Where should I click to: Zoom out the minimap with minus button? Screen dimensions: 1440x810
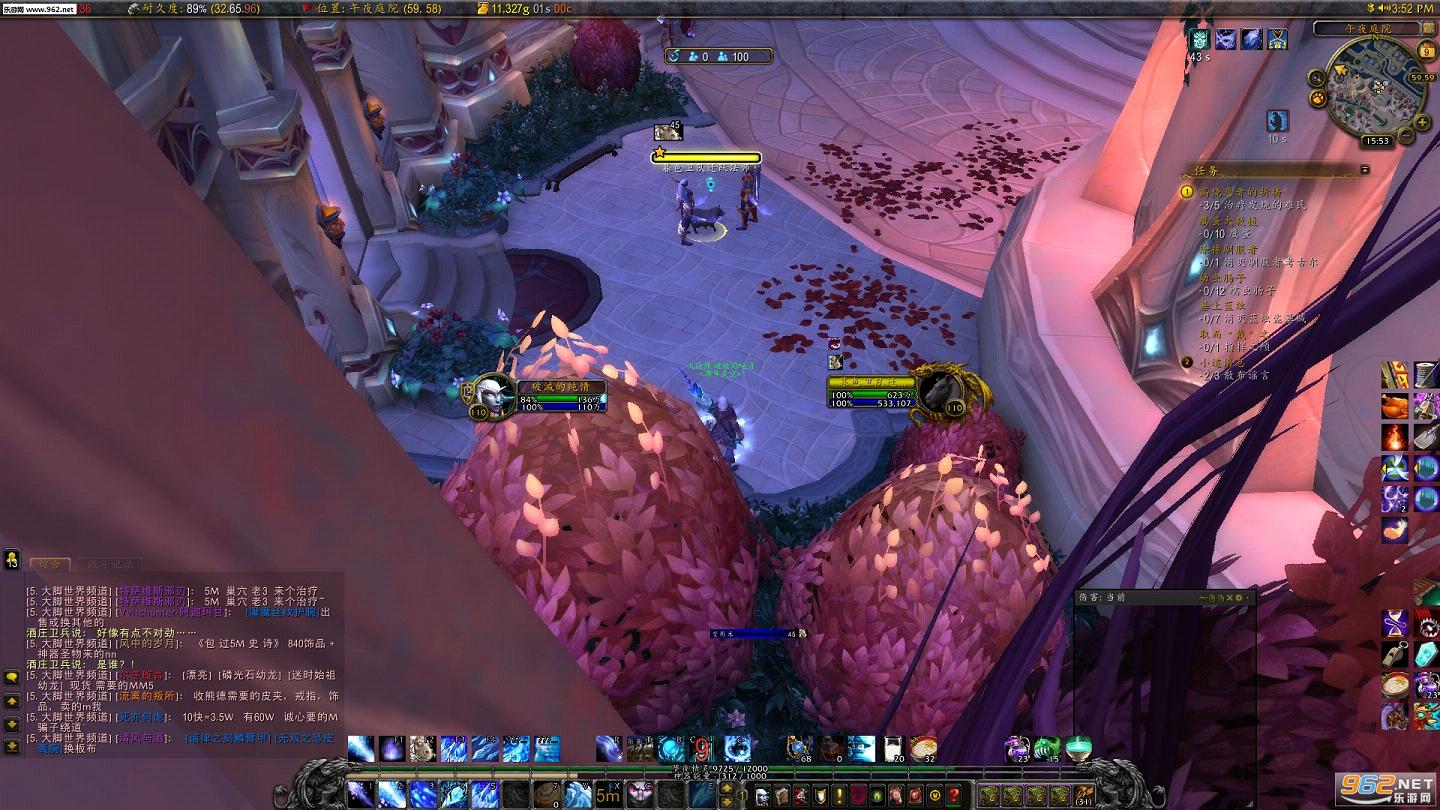[1405, 136]
